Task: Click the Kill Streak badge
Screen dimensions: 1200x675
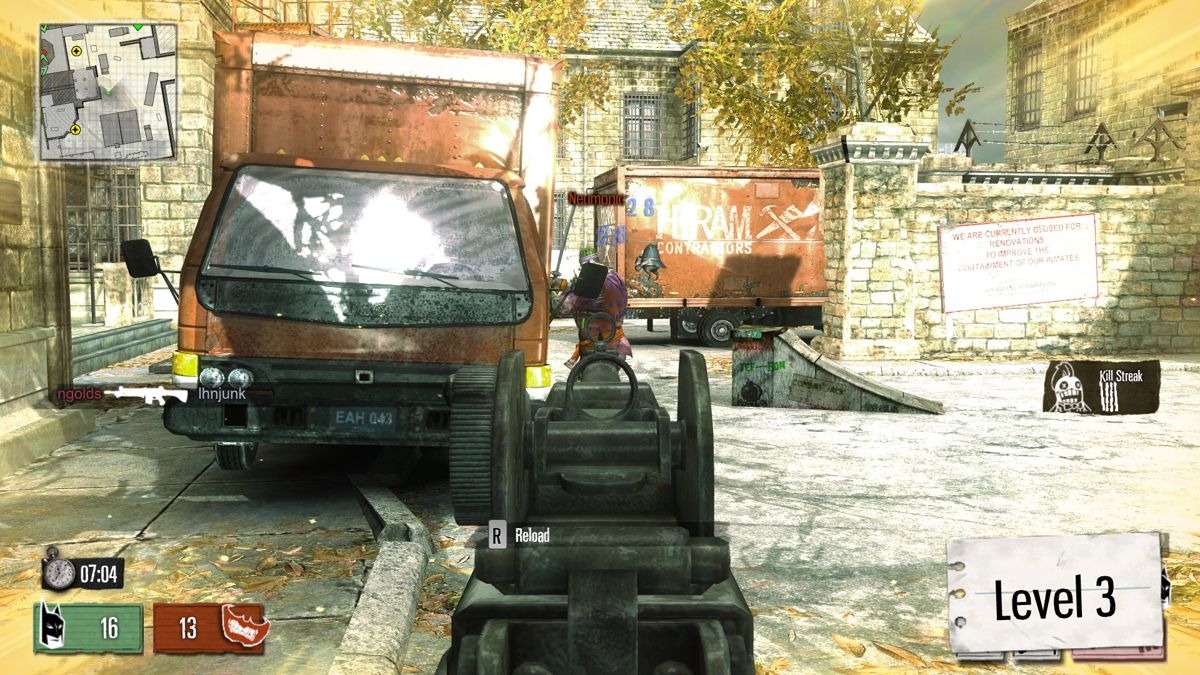Action: tap(1101, 387)
